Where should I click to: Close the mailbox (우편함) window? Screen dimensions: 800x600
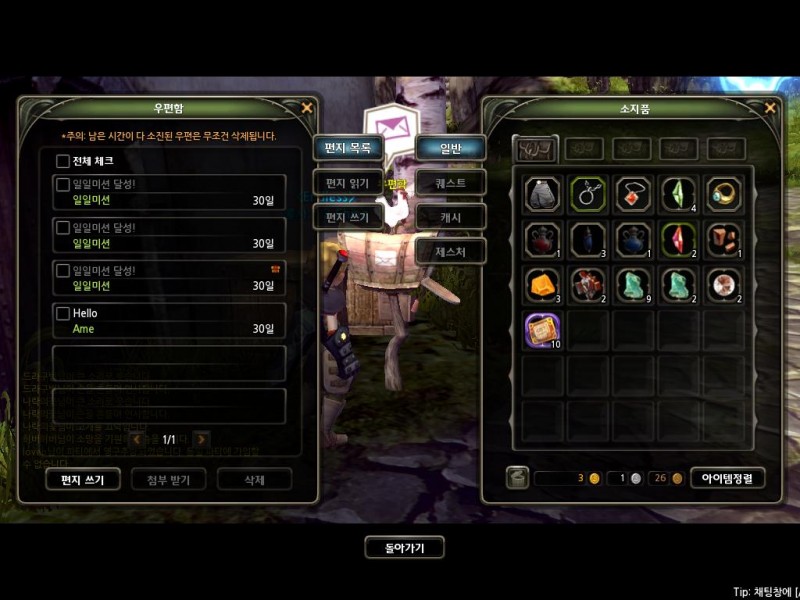coord(307,108)
